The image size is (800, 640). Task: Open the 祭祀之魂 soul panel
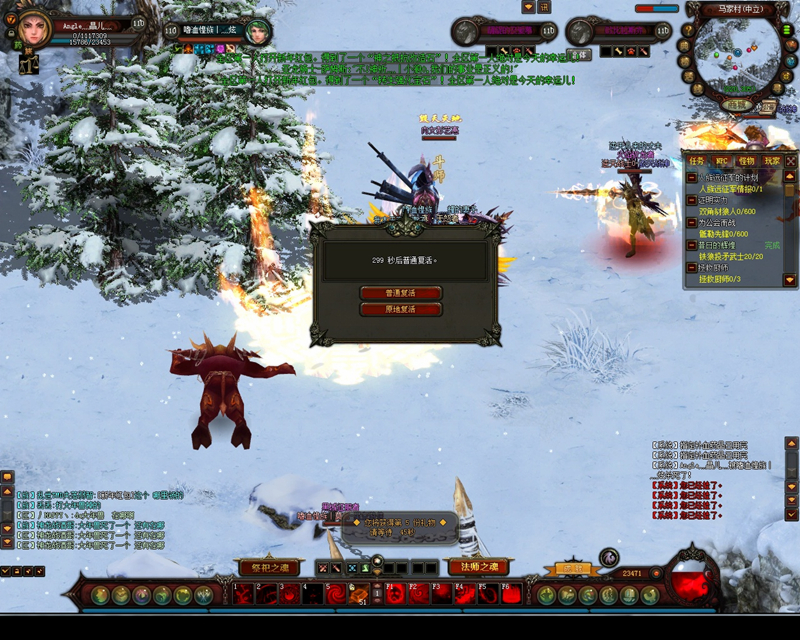tap(269, 568)
